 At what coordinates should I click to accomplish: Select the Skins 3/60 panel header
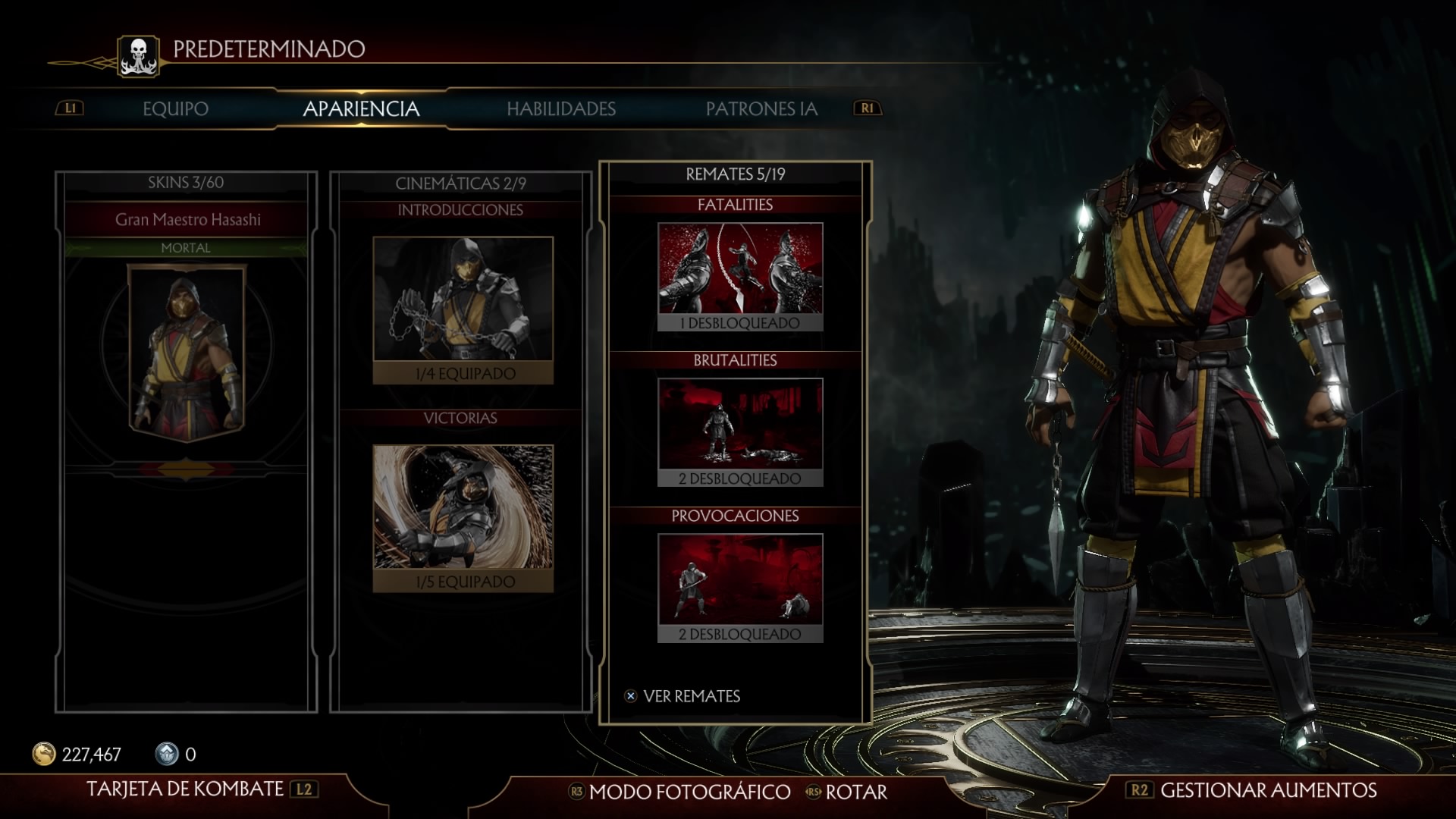pyautogui.click(x=186, y=182)
